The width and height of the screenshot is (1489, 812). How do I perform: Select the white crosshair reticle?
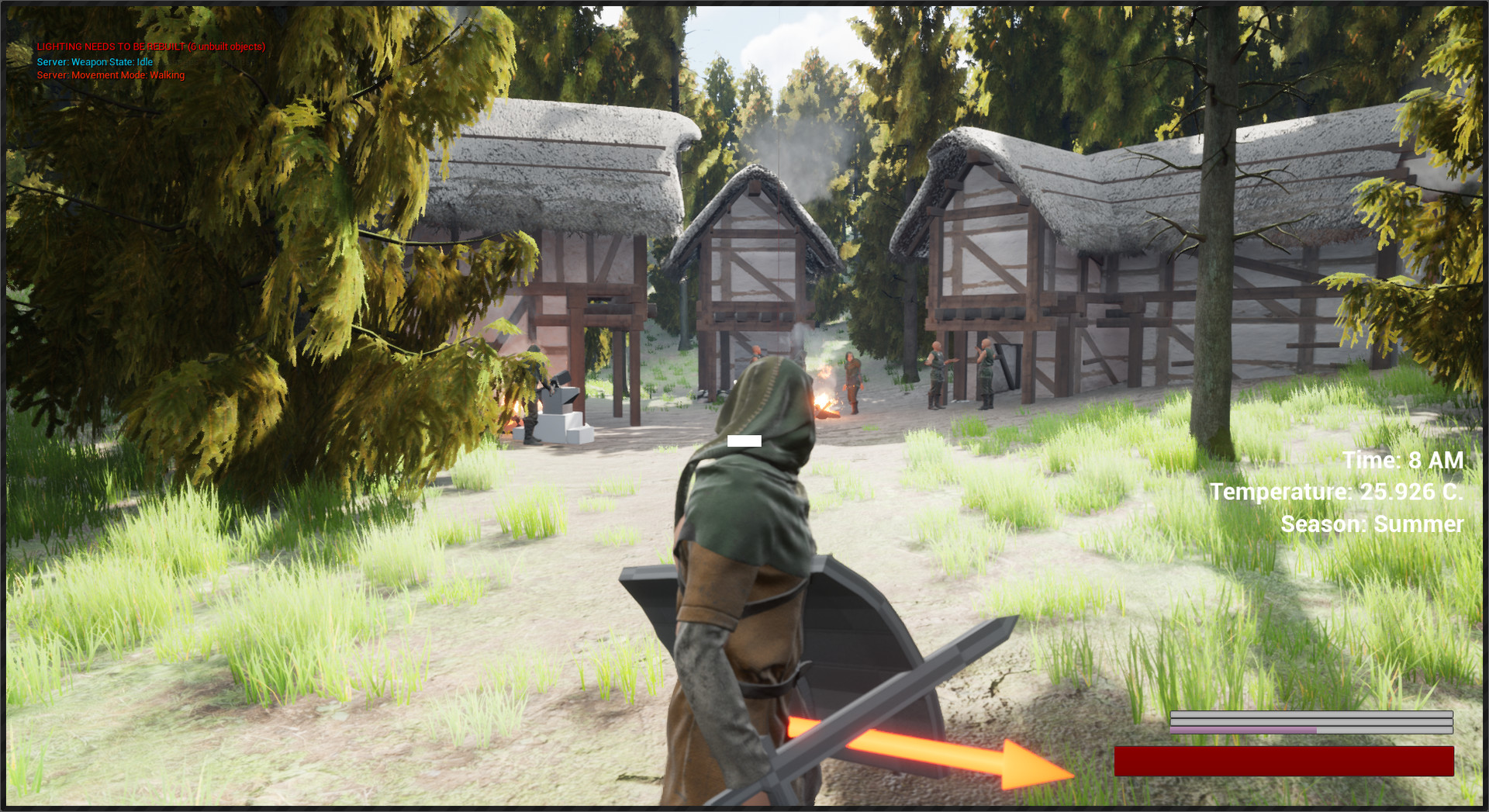(744, 440)
